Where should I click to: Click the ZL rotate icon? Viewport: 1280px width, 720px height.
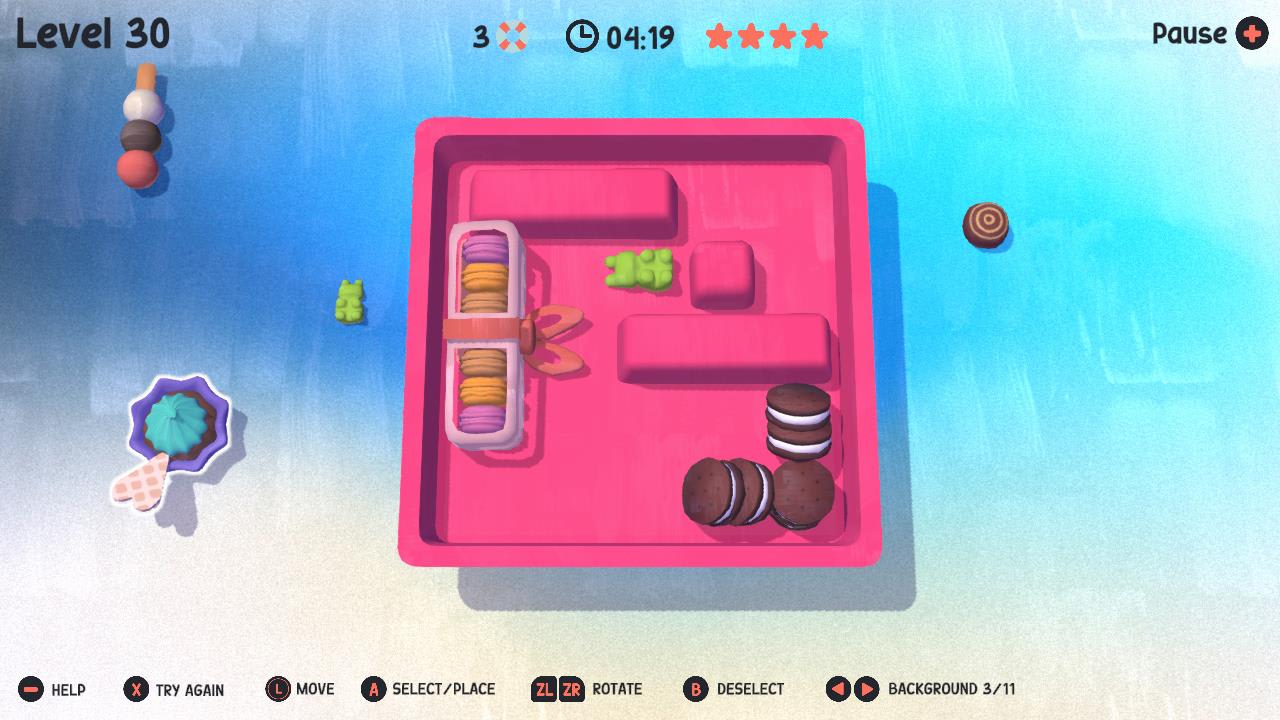(x=544, y=689)
